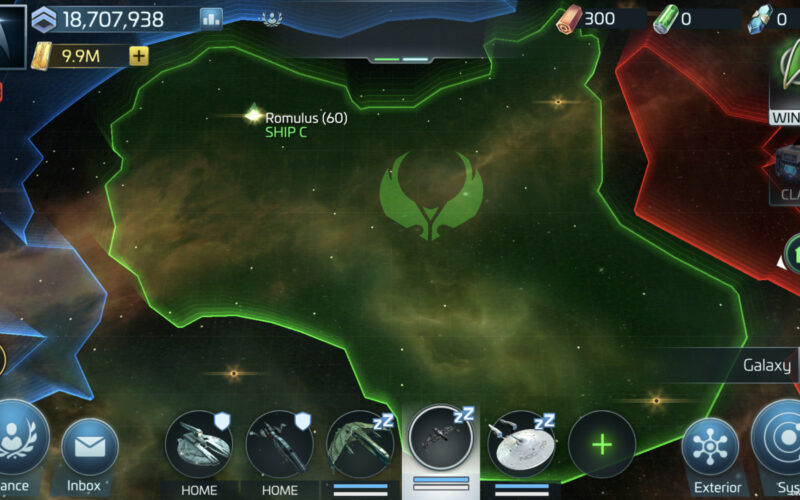Add a new ship with the green plus
The image size is (800, 500).
coord(601,444)
